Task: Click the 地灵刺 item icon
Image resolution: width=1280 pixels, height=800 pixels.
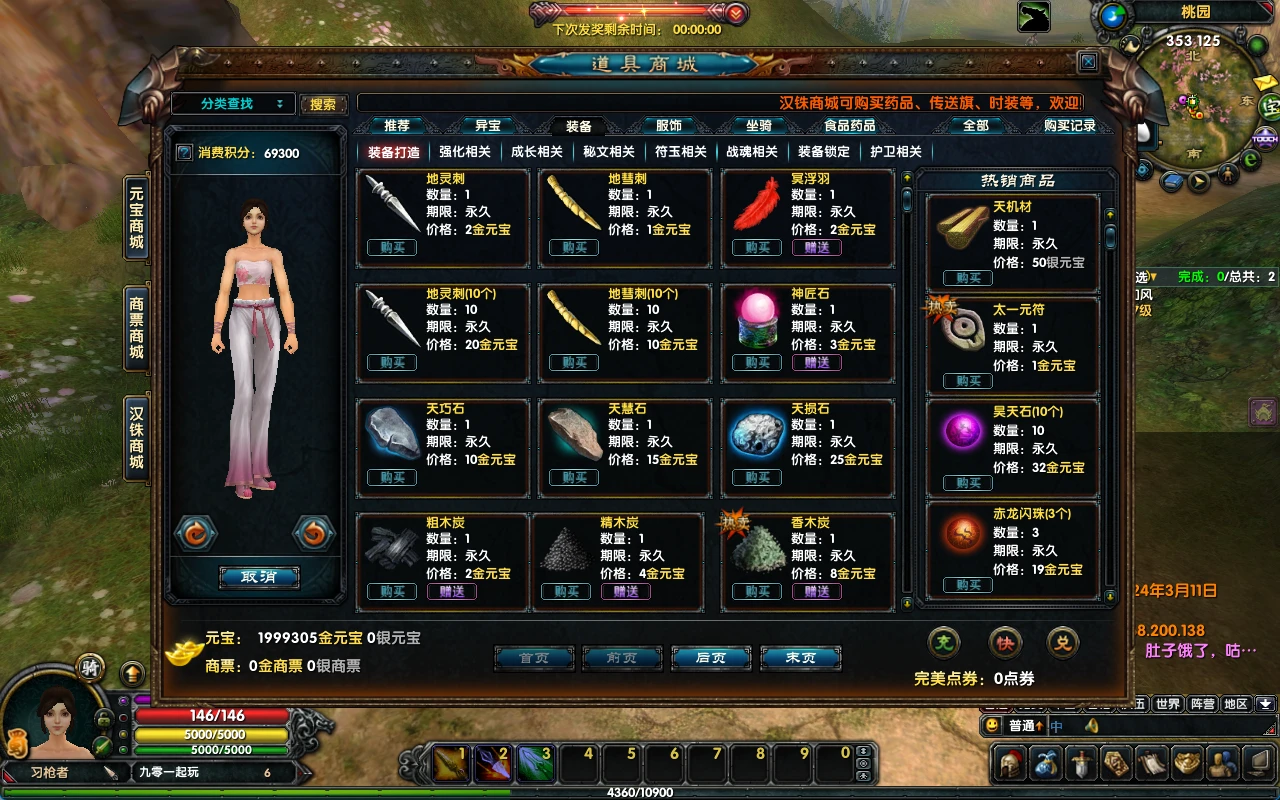Action: pyautogui.click(x=391, y=203)
